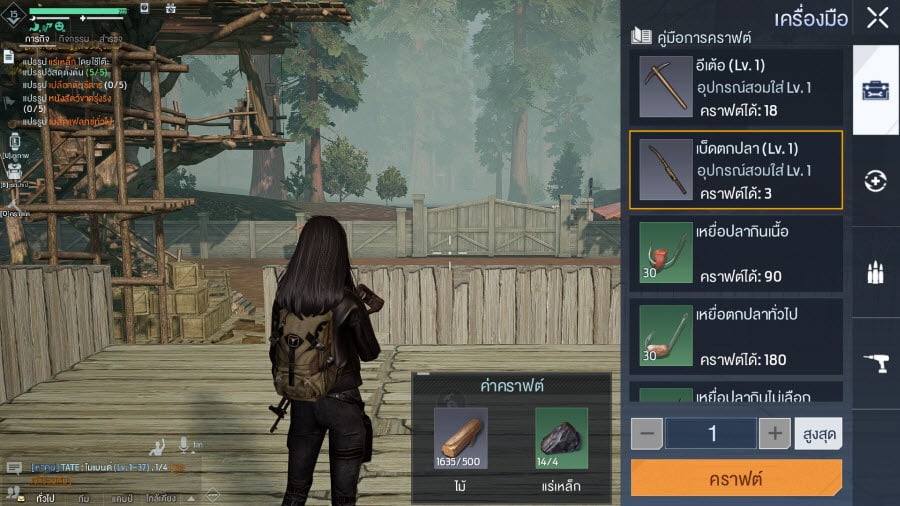Click the craft quantity number field
900x506 pixels.
tap(711, 433)
